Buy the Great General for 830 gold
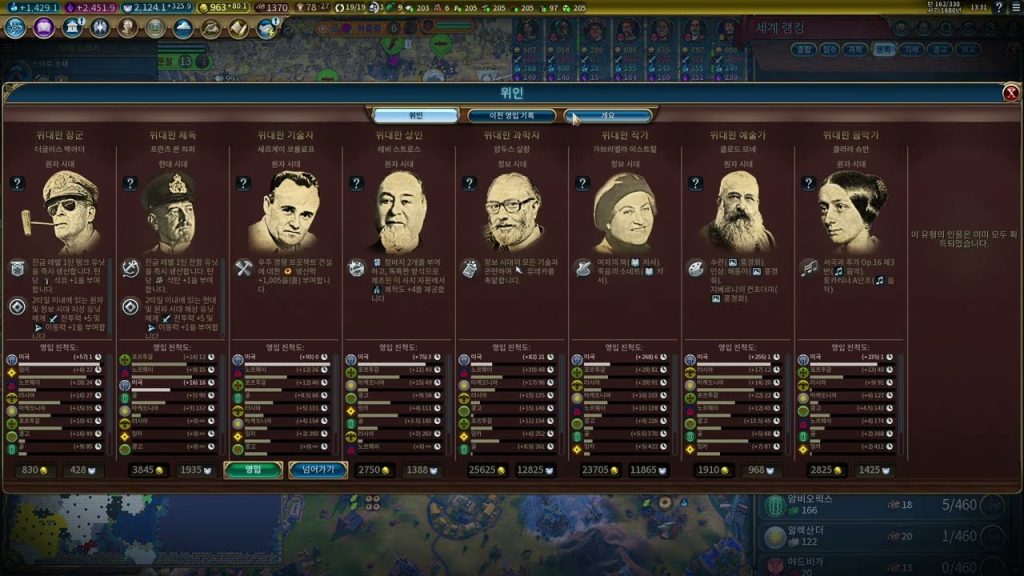This screenshot has height=576, width=1024. pos(36,469)
